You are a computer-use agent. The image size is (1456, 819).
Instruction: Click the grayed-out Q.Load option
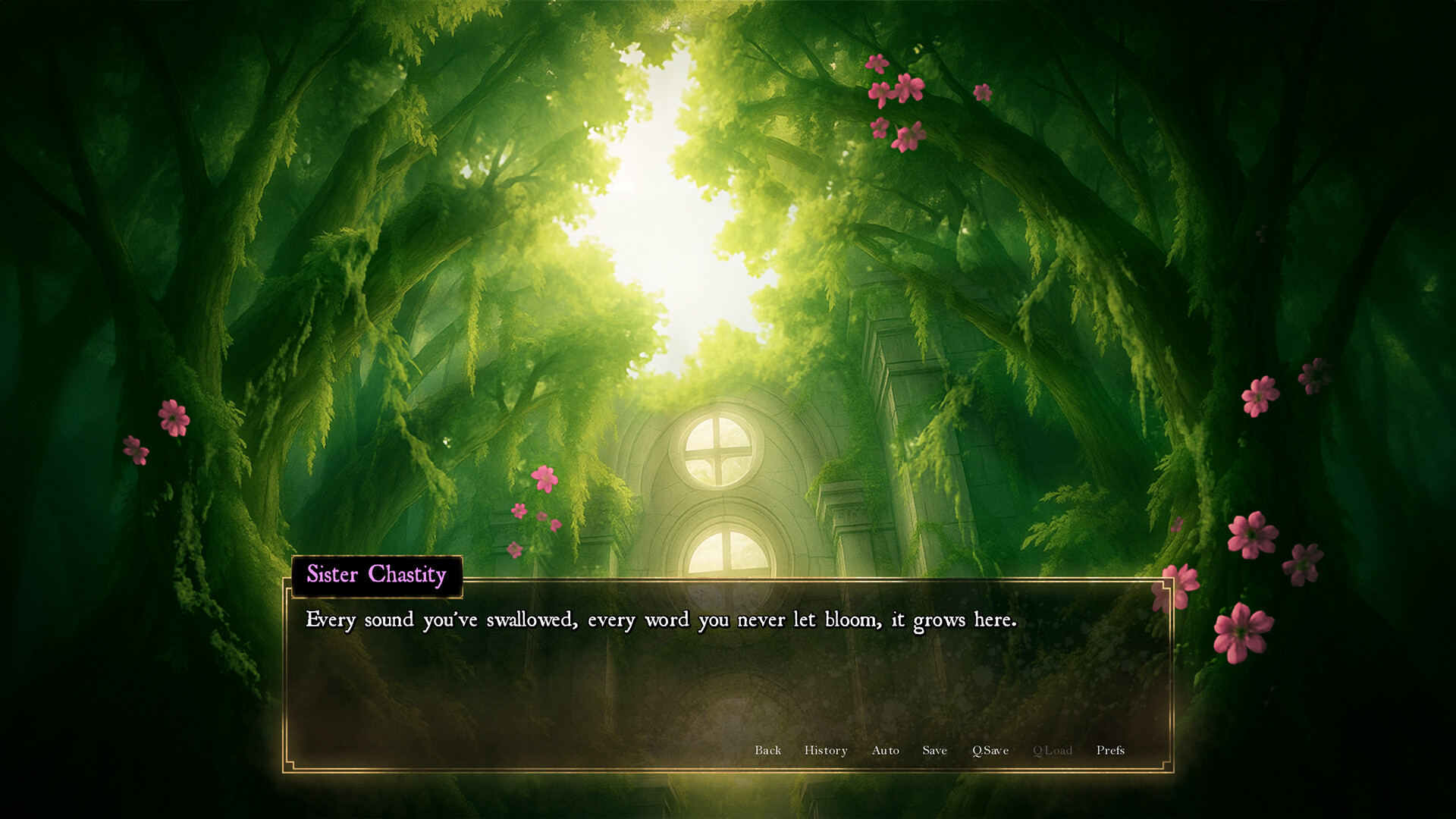coord(1053,750)
